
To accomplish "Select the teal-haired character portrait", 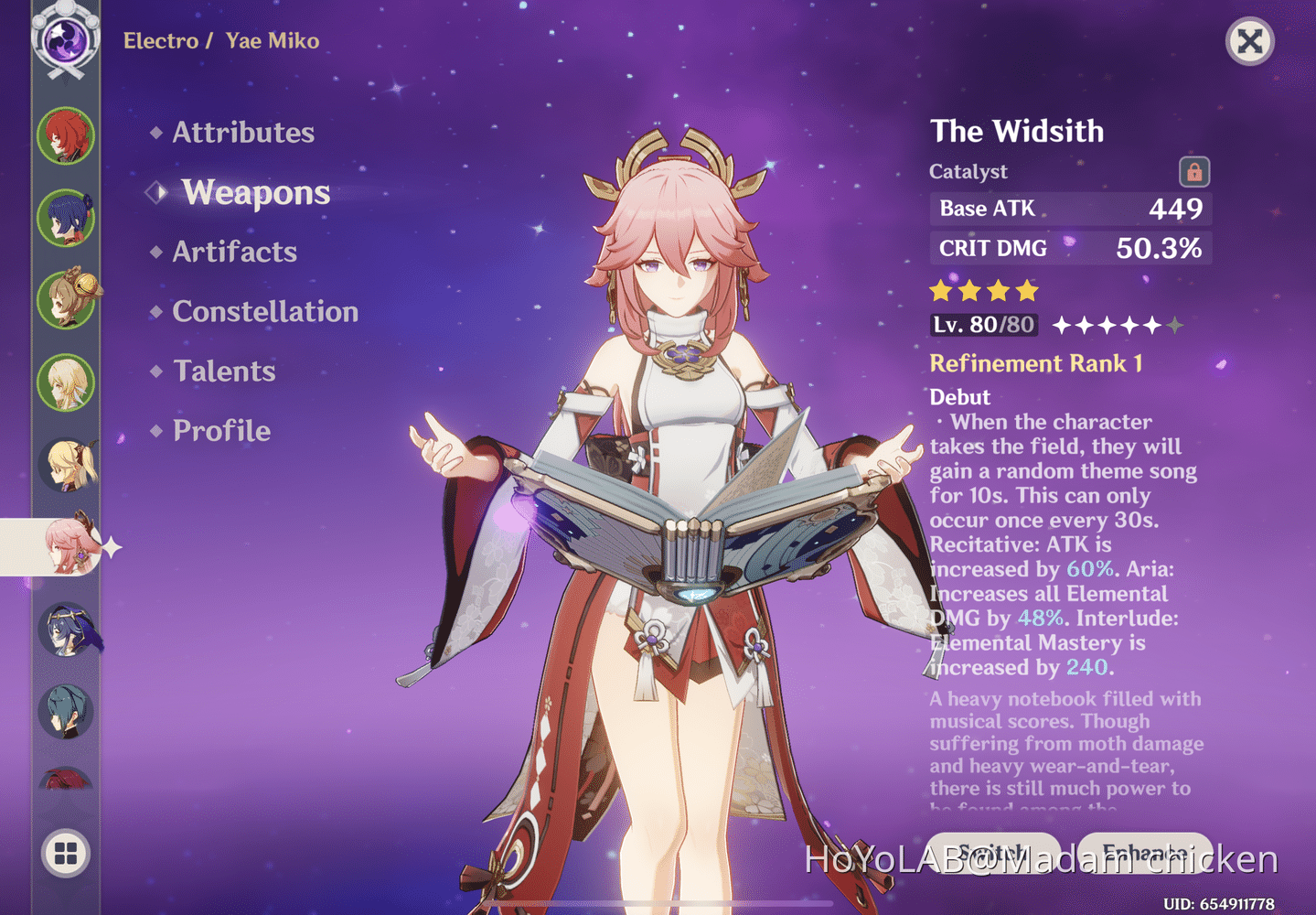I will click(65, 712).
